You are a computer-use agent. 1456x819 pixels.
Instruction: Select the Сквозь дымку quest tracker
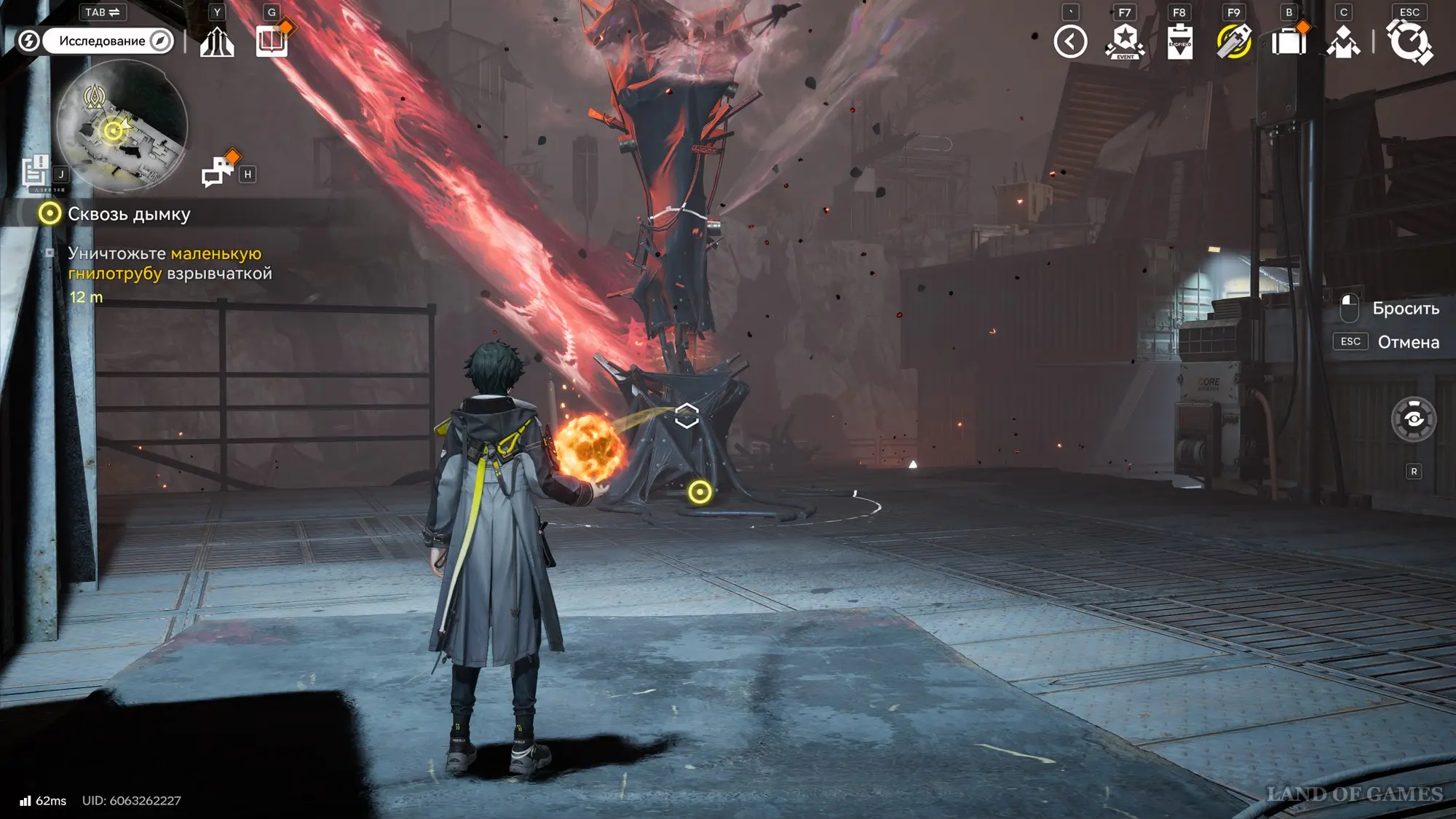pyautogui.click(x=128, y=214)
